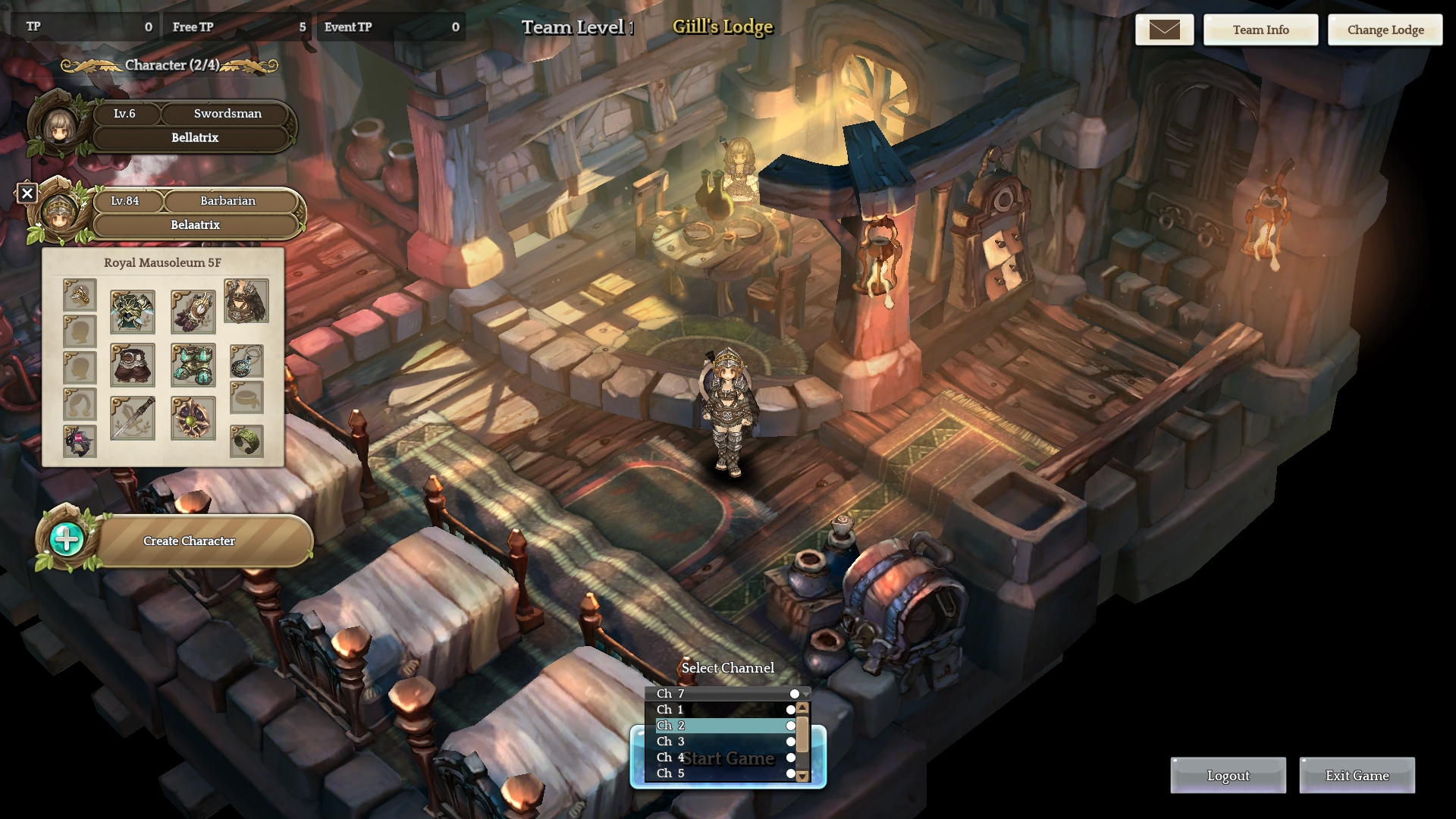Log out of the account
1456x819 pixels.
point(1228,775)
